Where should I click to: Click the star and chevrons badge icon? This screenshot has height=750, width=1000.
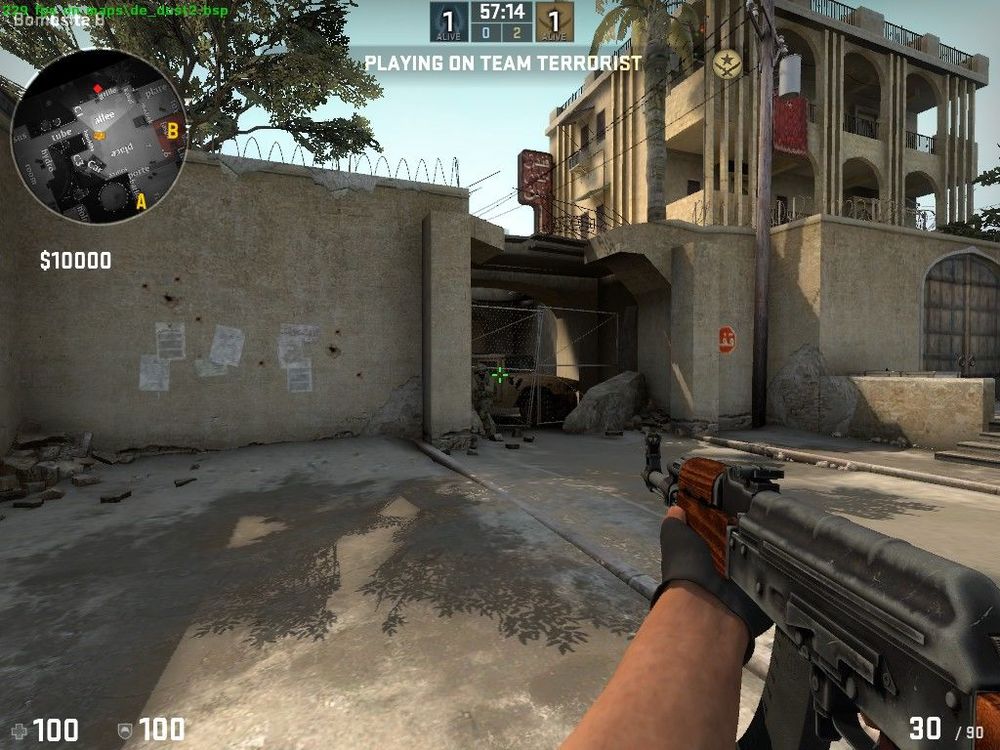pos(728,64)
